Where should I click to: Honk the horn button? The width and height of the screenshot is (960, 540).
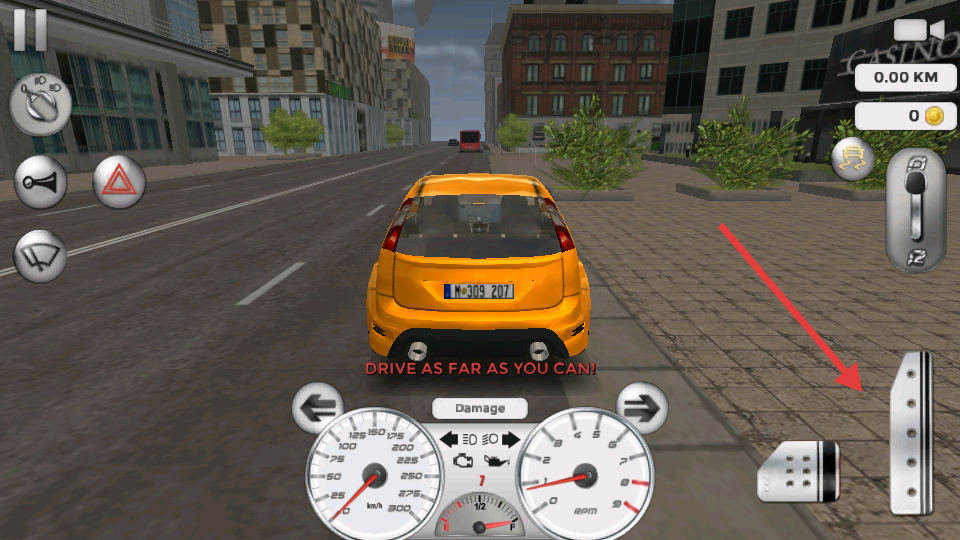40,182
